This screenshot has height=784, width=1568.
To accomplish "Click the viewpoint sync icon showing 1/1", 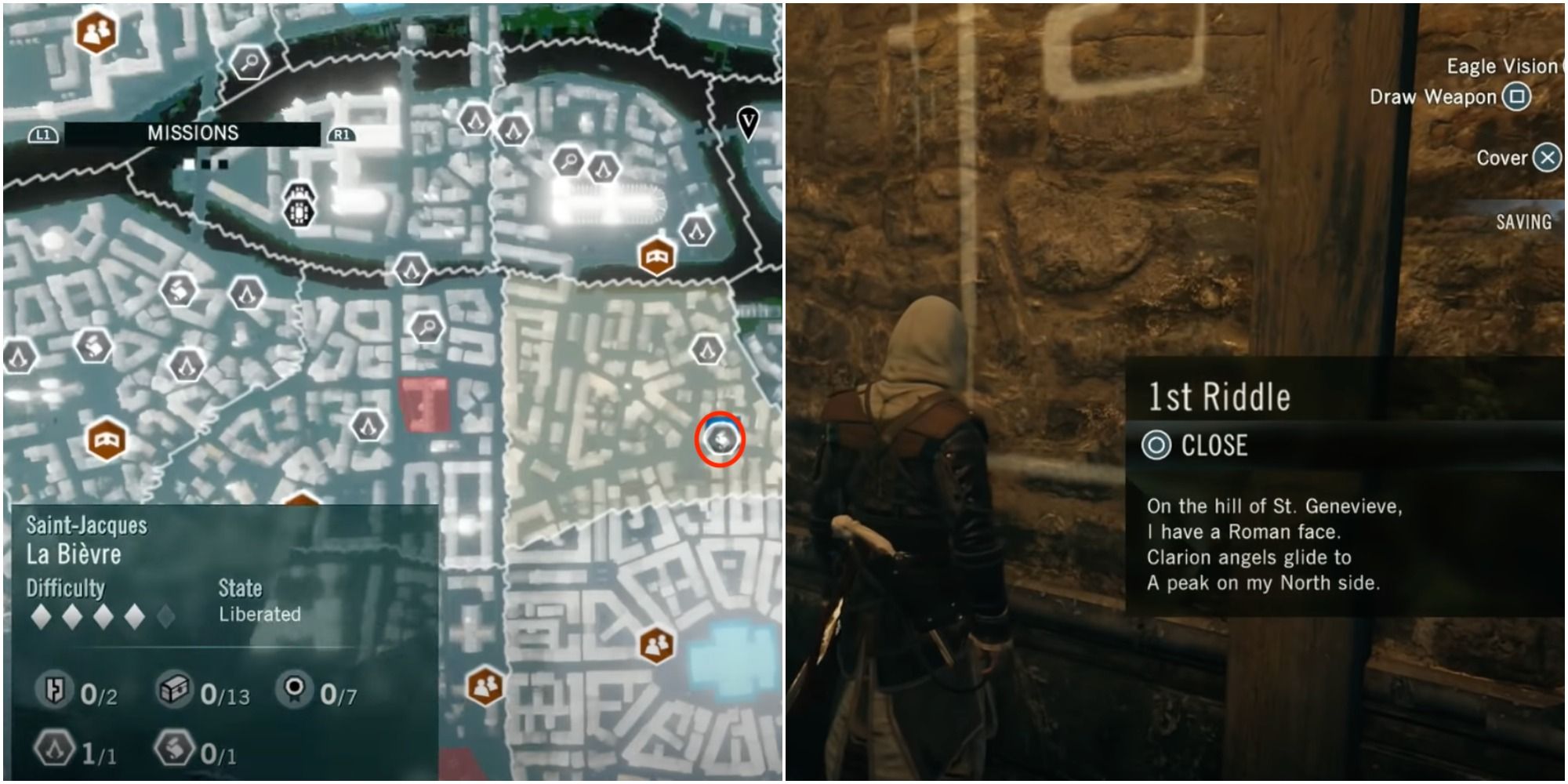I will pos(53,746).
